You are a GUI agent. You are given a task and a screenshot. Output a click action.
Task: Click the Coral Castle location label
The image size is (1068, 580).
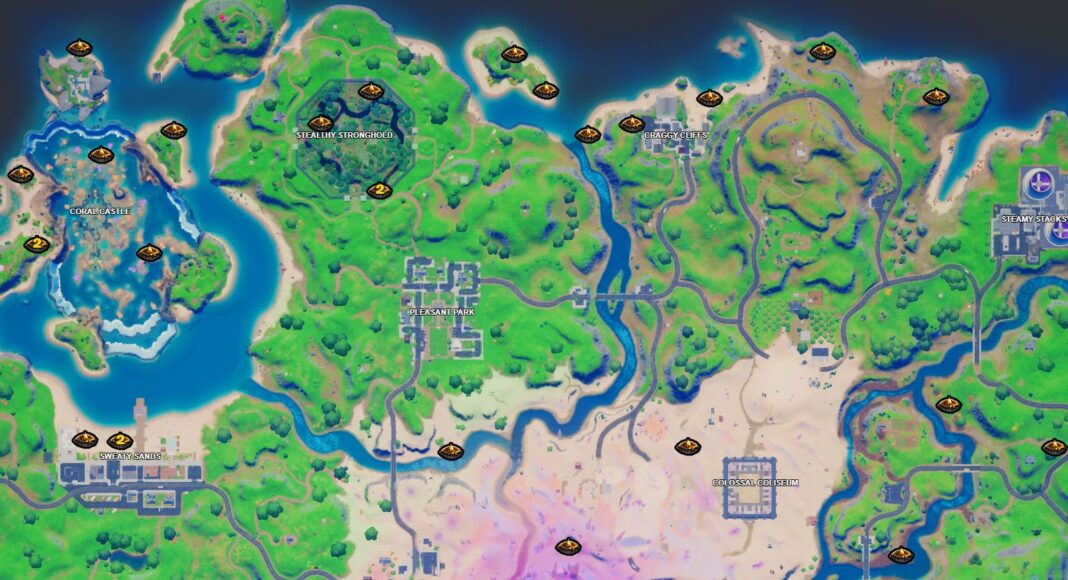coord(100,211)
